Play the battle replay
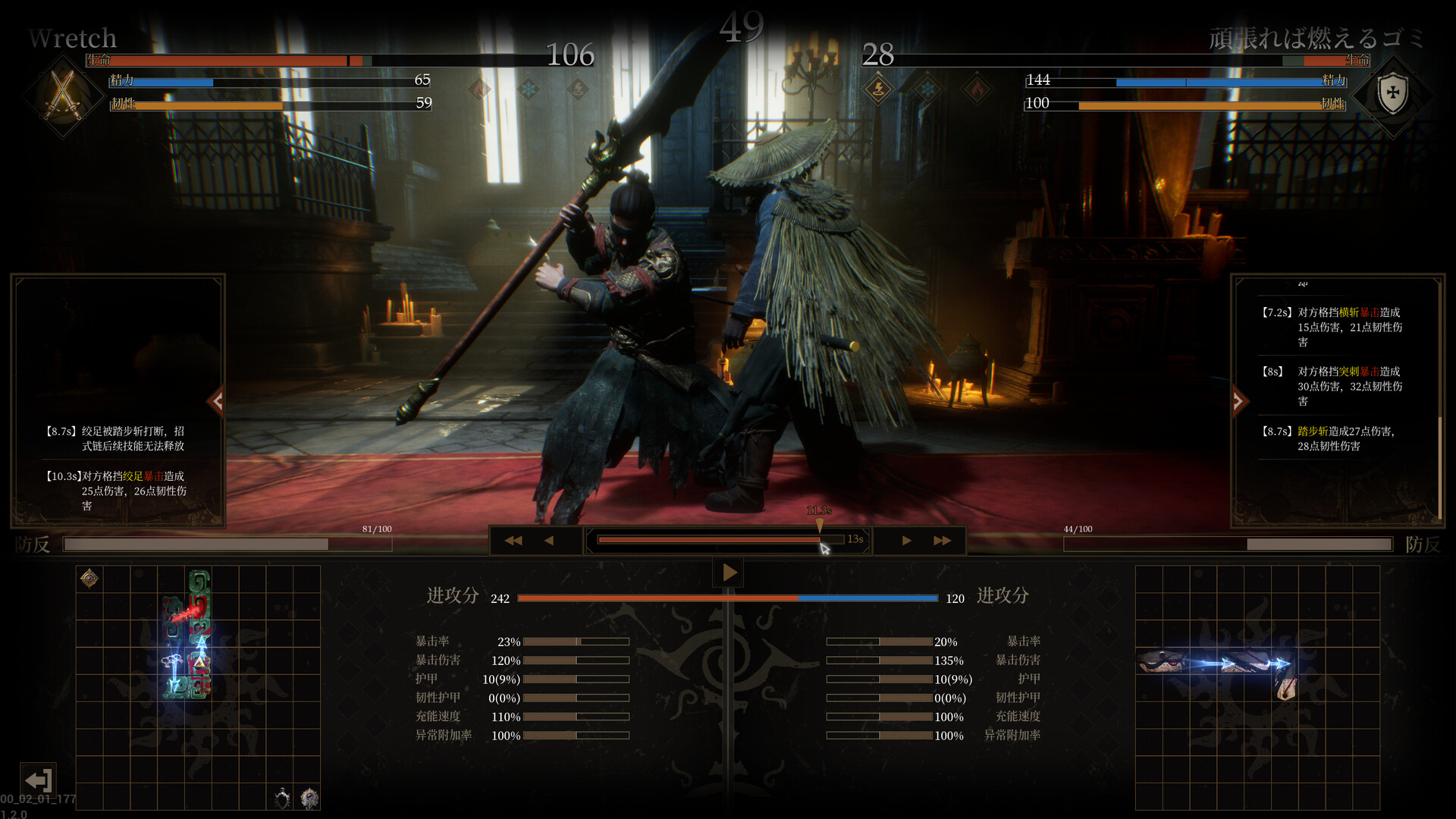1456x819 pixels. pos(729,573)
